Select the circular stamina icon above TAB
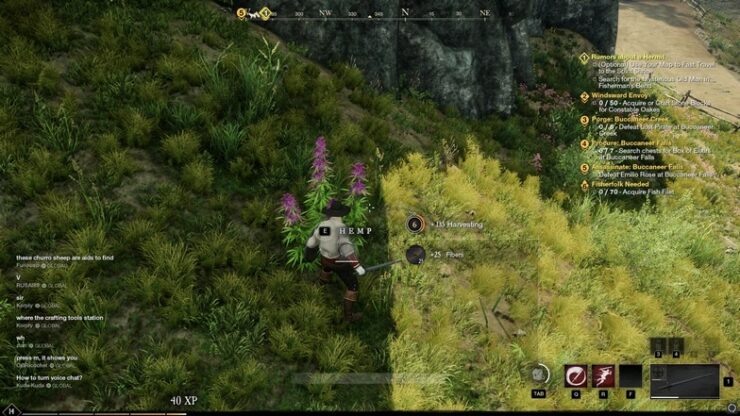This screenshot has width=740, height=416. tap(539, 374)
